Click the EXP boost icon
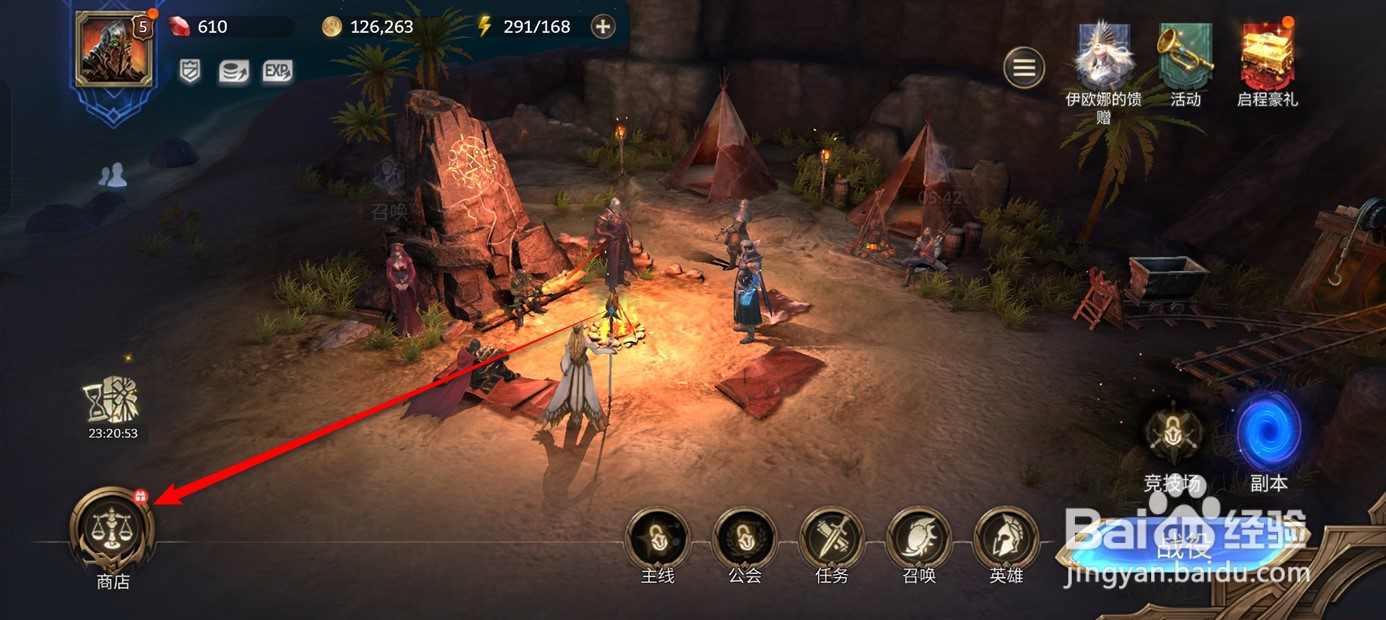 [277, 71]
